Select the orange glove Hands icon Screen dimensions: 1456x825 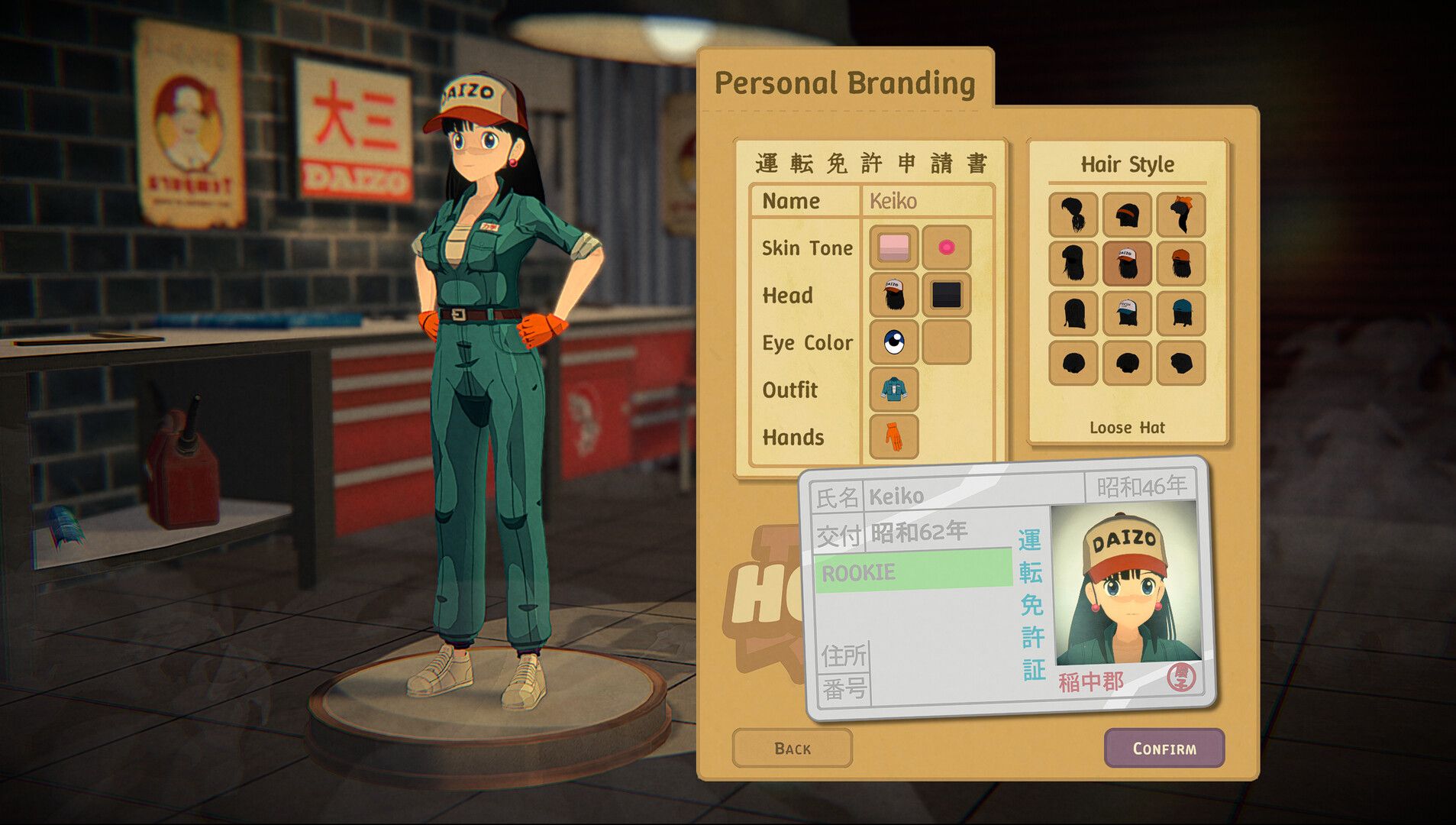click(893, 437)
